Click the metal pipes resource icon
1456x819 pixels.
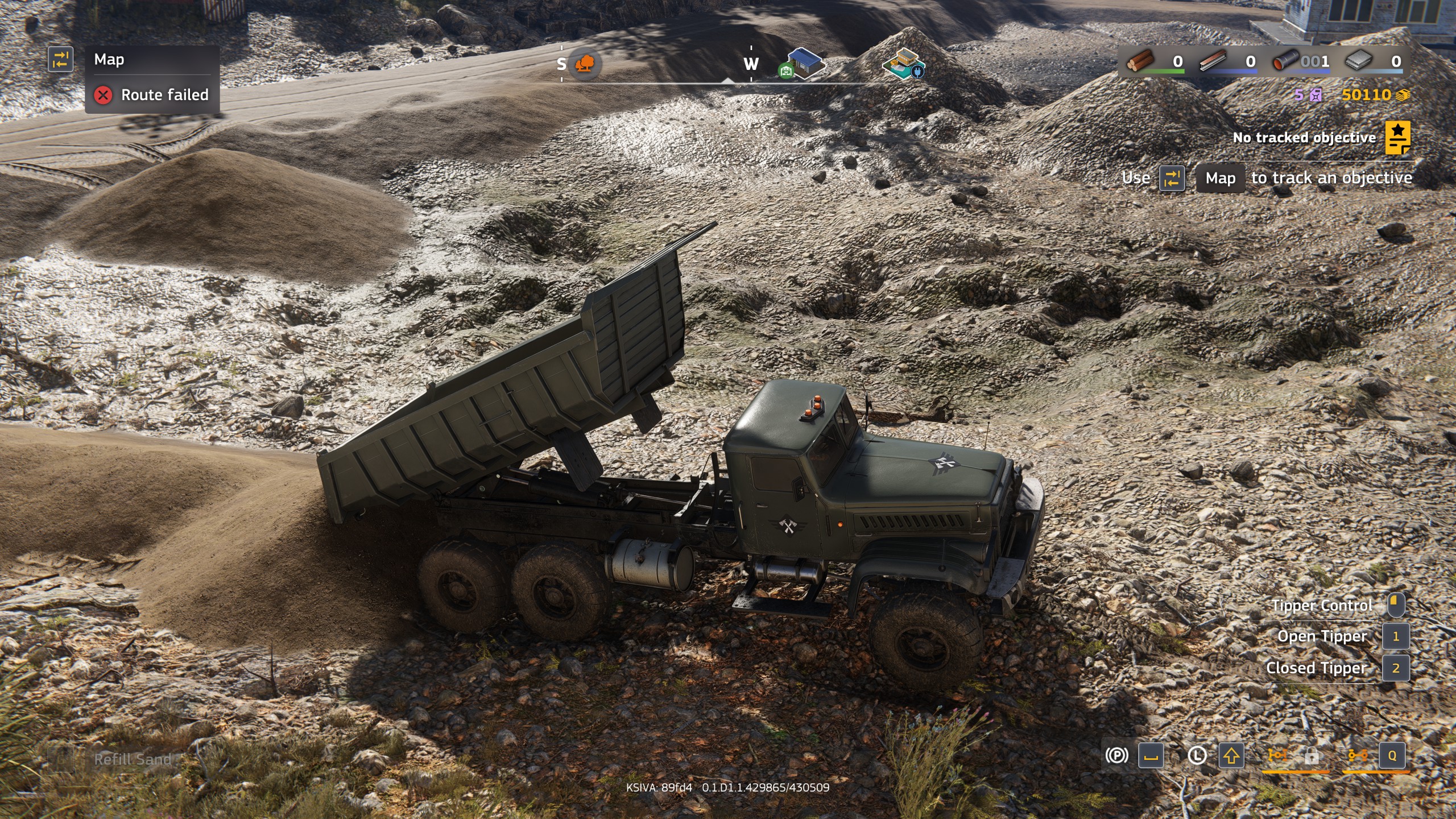point(1286,61)
